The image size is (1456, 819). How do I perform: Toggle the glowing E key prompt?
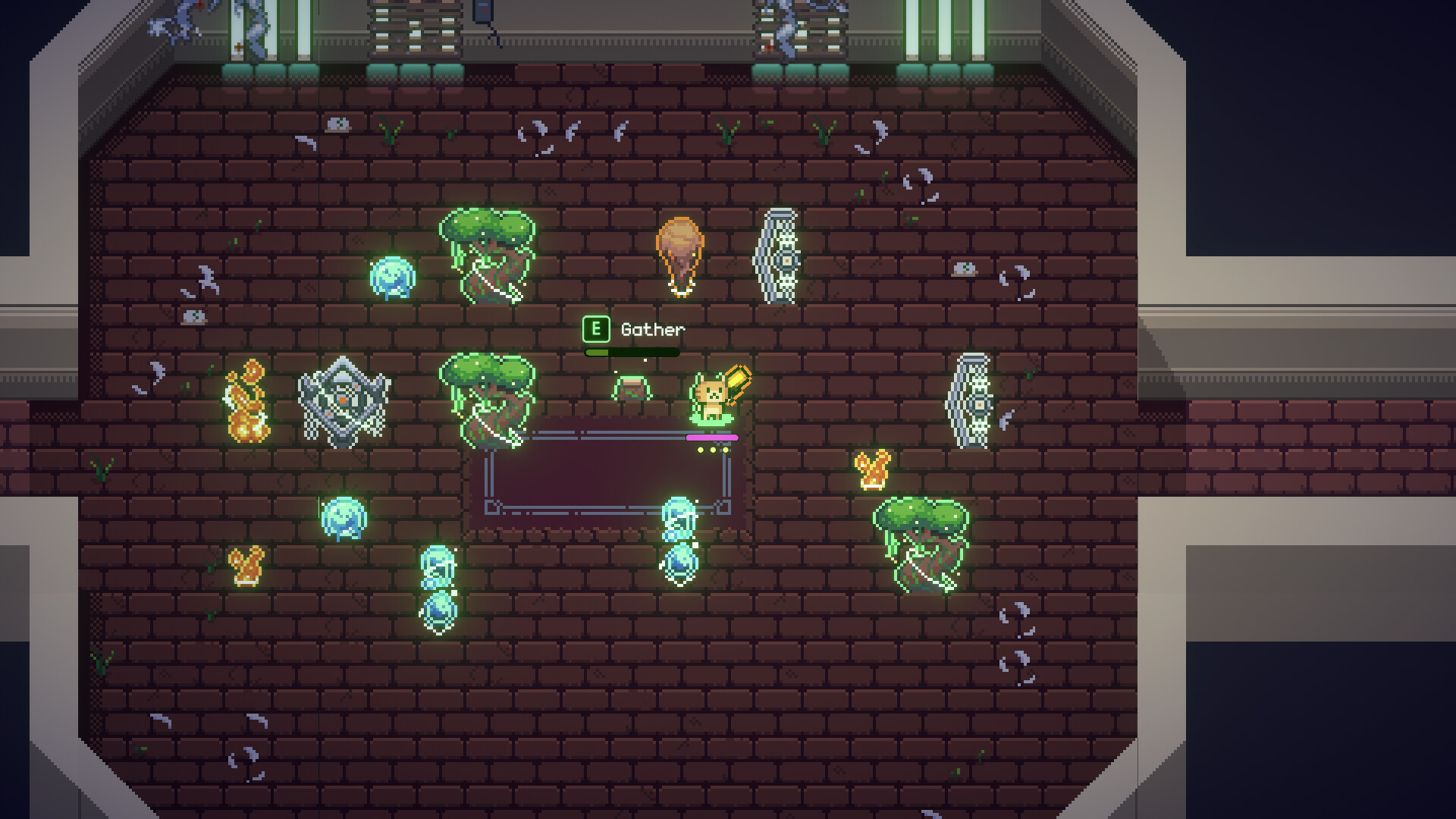pos(596,328)
